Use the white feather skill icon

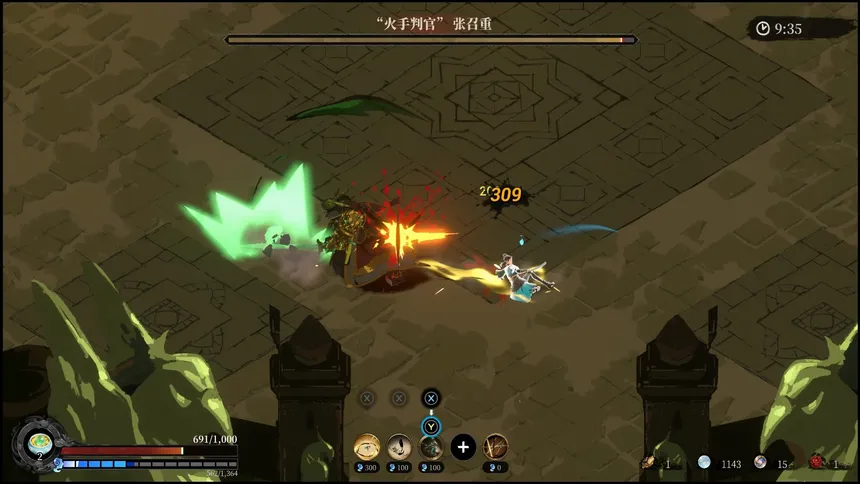coord(399,446)
